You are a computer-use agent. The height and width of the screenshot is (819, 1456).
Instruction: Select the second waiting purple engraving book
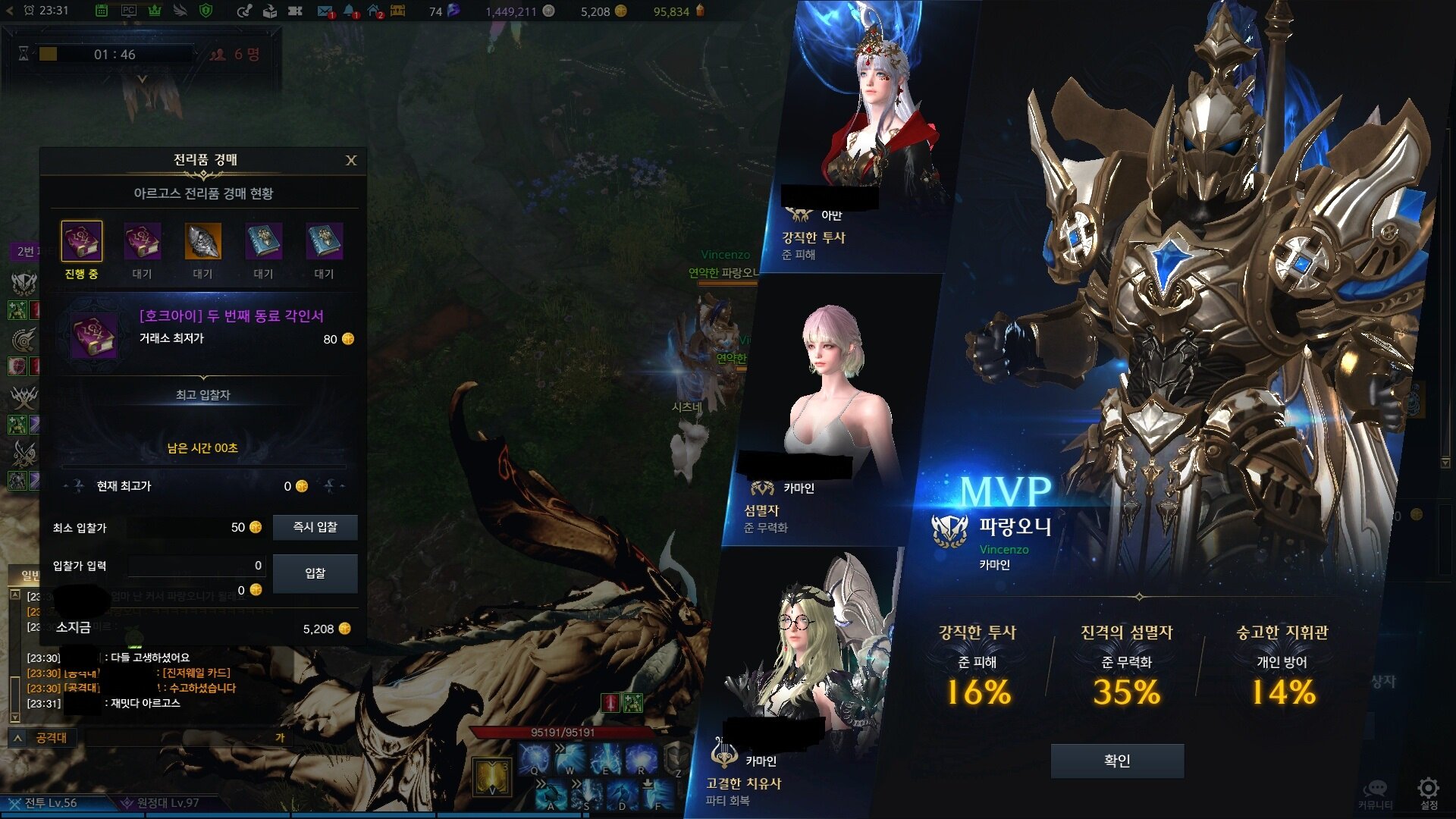(x=142, y=242)
